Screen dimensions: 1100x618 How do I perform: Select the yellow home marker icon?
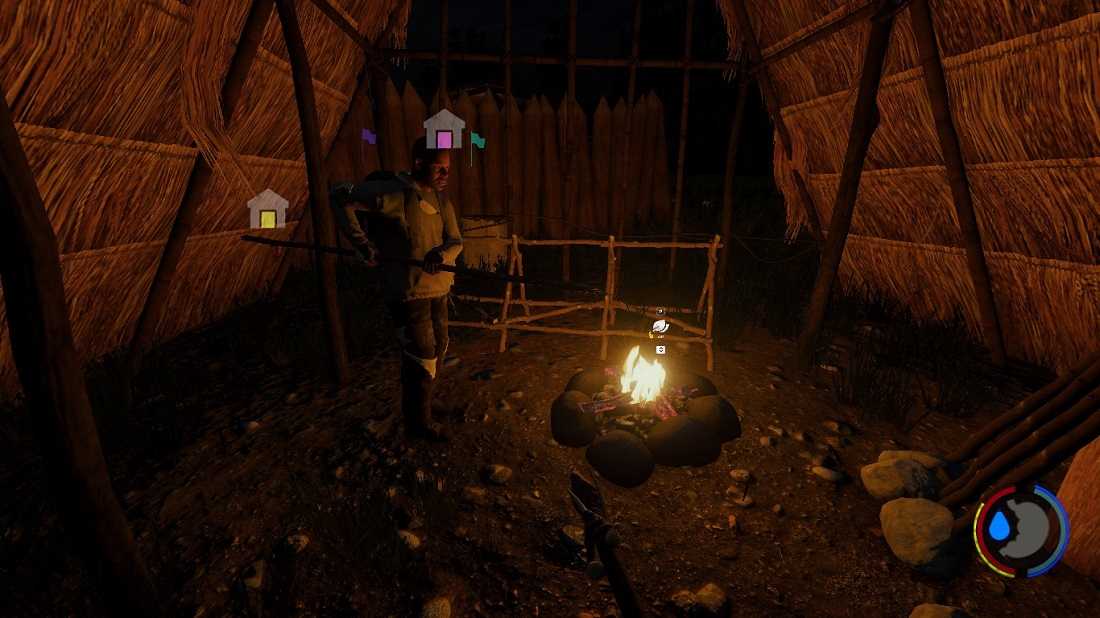[268, 210]
